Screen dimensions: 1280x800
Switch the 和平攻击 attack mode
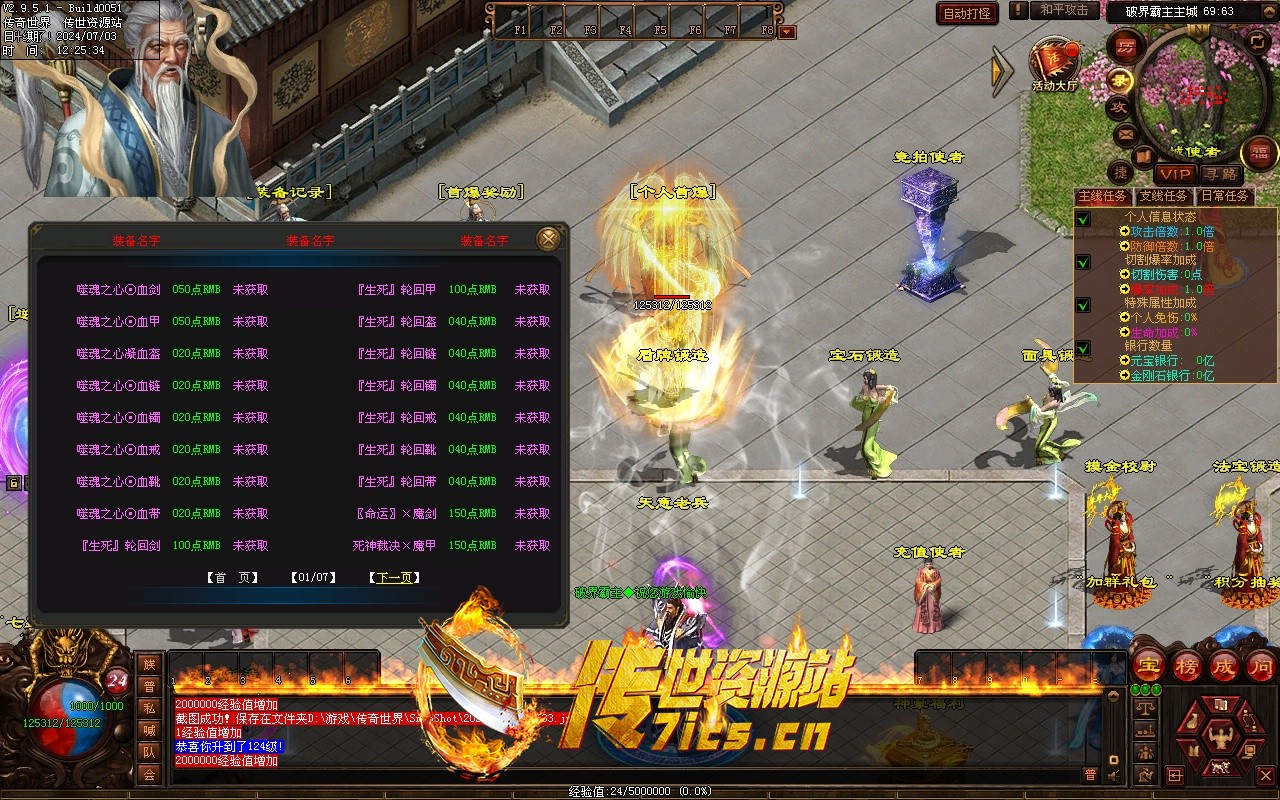click(1064, 10)
